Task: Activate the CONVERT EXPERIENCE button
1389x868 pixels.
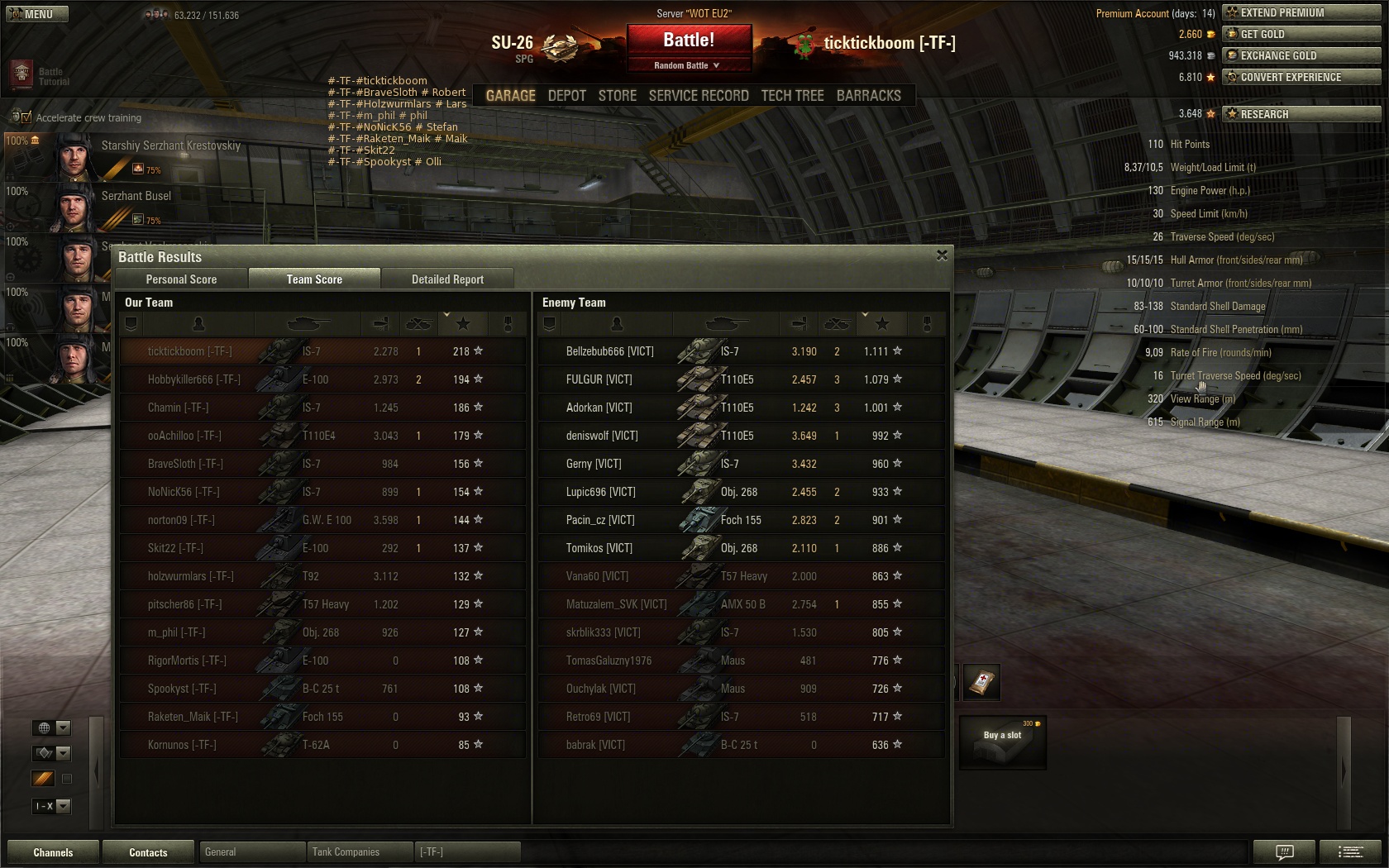Action: pyautogui.click(x=1302, y=77)
